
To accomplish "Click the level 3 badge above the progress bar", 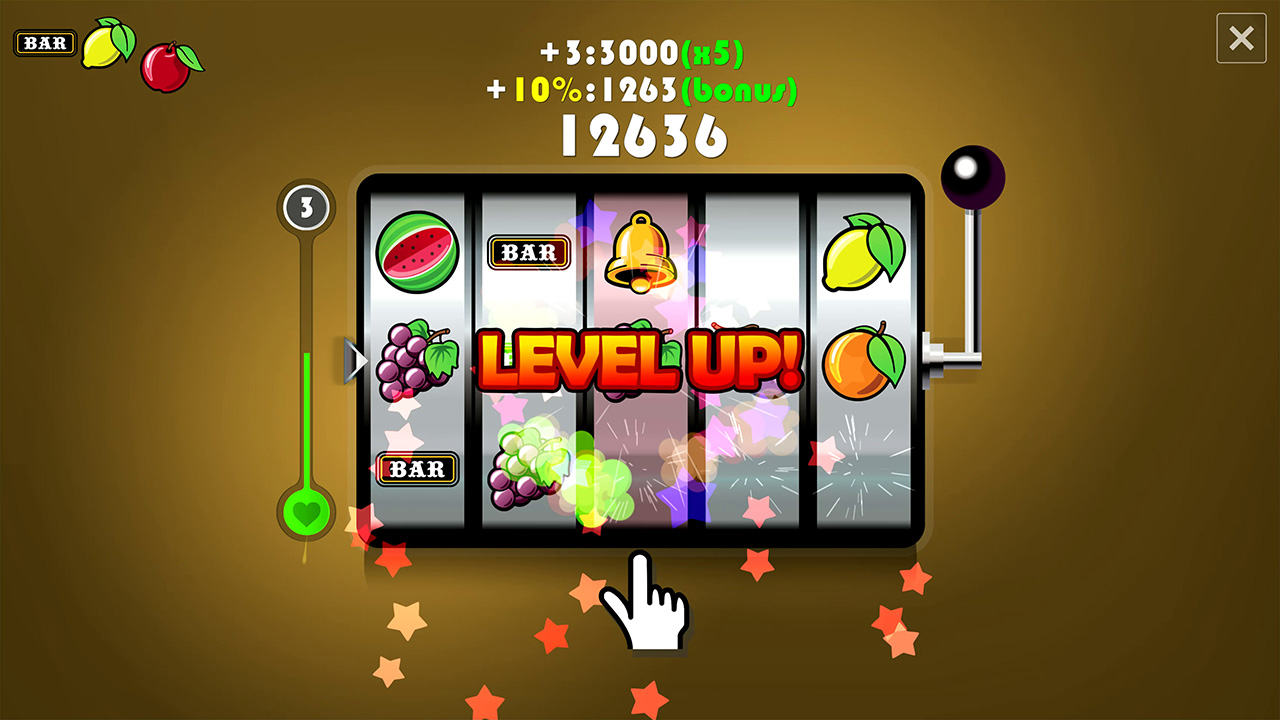I will pos(305,208).
